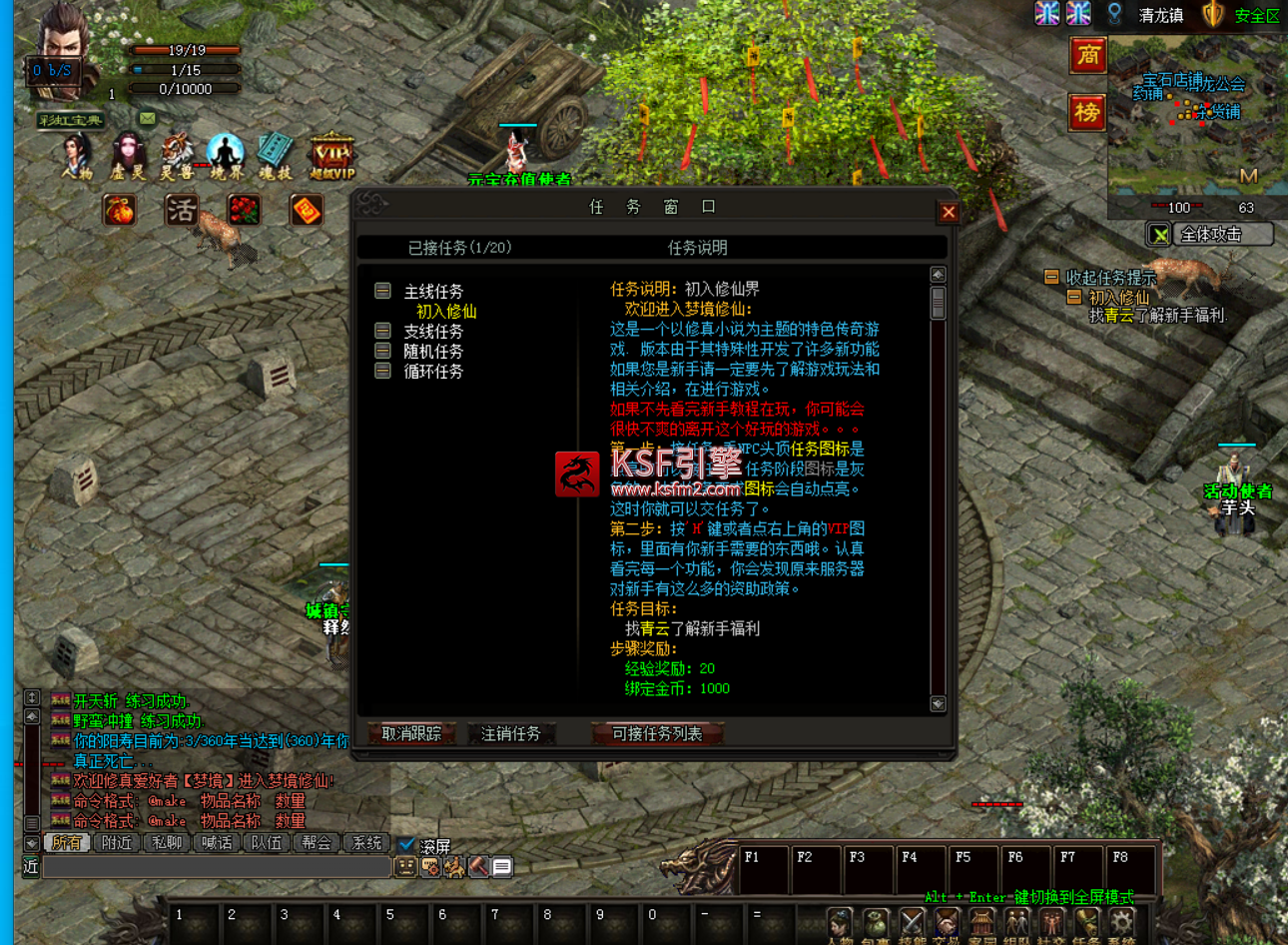The image size is (1288, 945).
Task: Toggle the 全体攻击 attack mode button
Action: [x=1210, y=234]
